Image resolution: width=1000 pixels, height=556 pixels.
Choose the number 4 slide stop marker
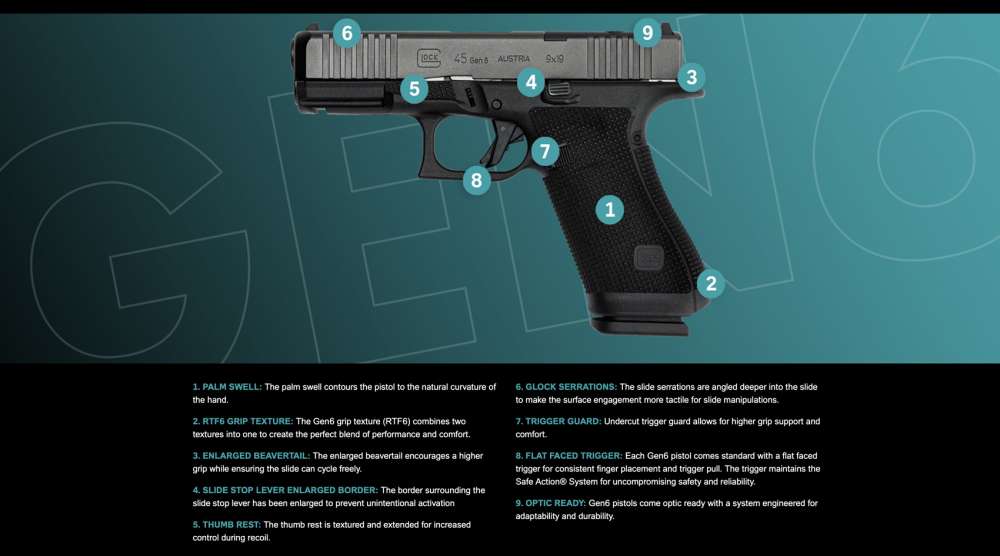pyautogui.click(x=531, y=83)
